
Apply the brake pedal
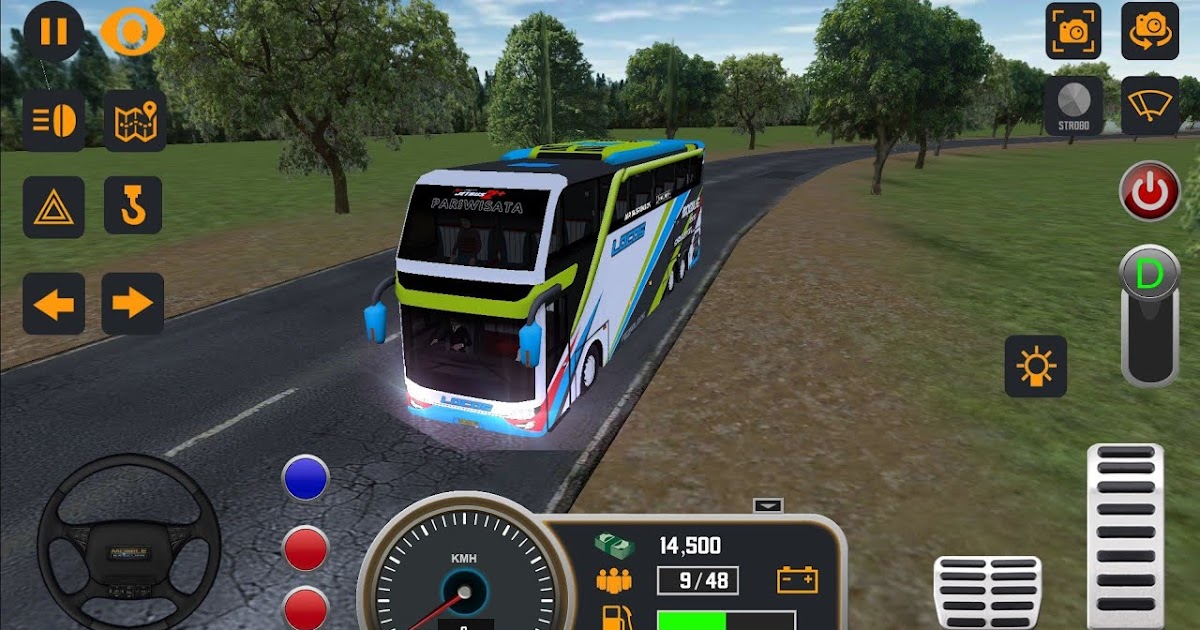click(986, 592)
